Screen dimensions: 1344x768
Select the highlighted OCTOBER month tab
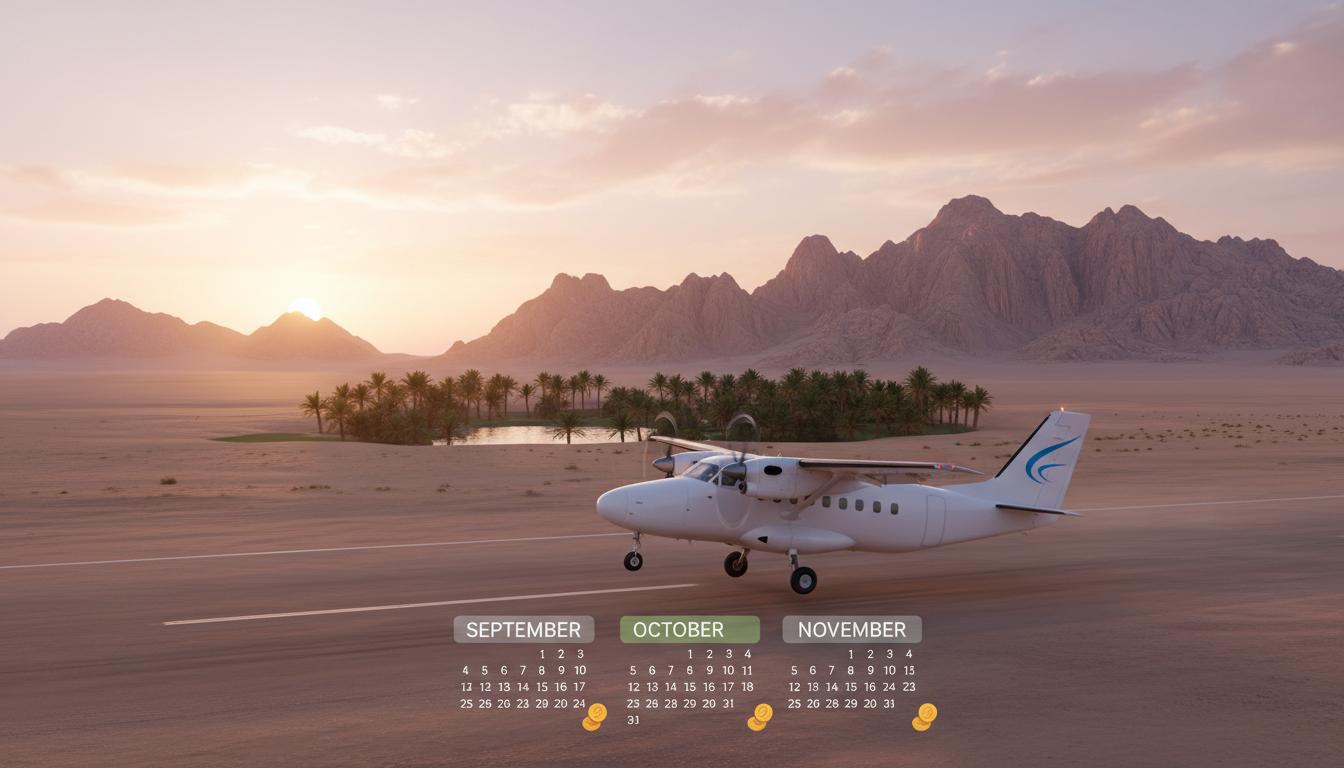pyautogui.click(x=689, y=629)
